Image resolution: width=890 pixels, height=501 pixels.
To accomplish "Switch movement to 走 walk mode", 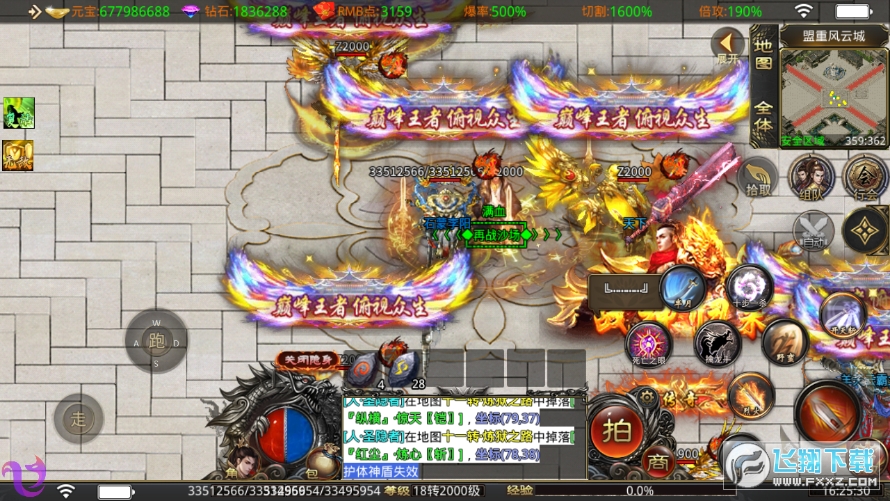I will 78,417.
